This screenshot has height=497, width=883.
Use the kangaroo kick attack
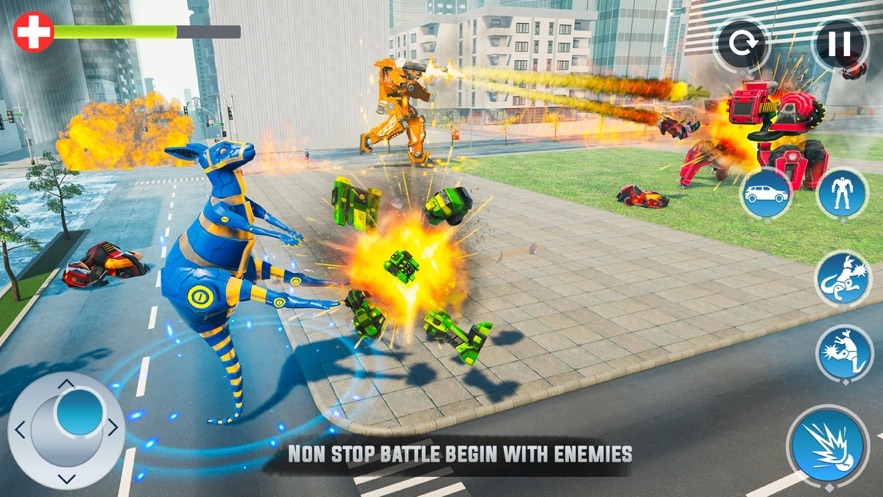pyautogui.click(x=842, y=352)
